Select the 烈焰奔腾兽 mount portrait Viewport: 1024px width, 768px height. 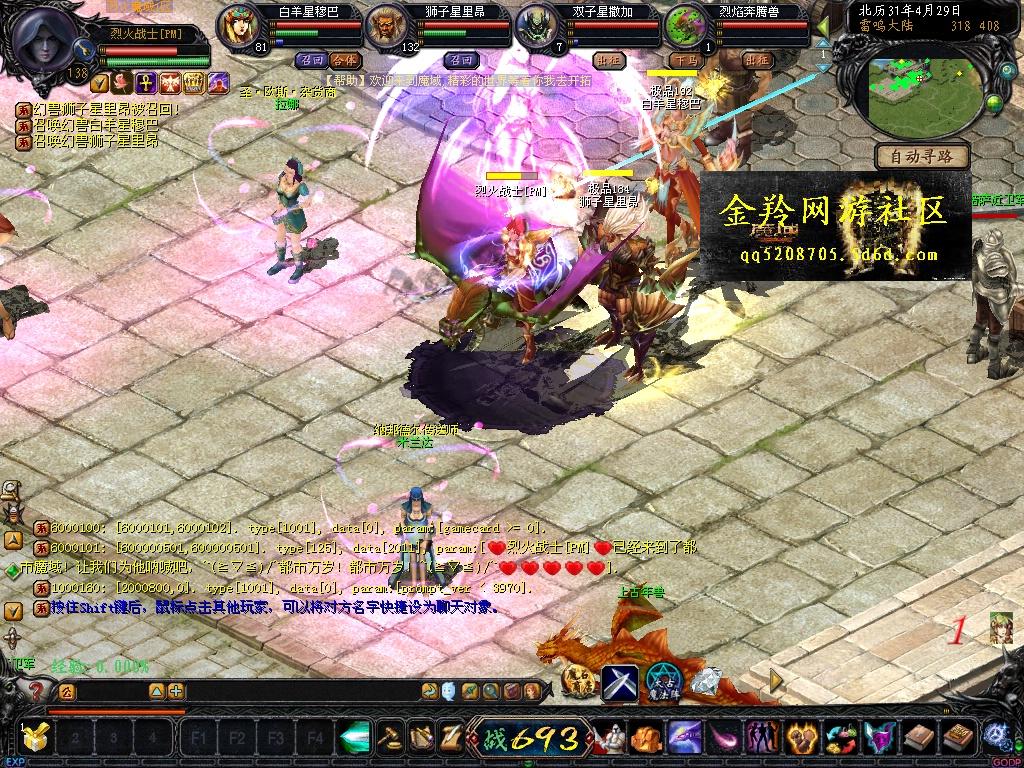click(685, 24)
